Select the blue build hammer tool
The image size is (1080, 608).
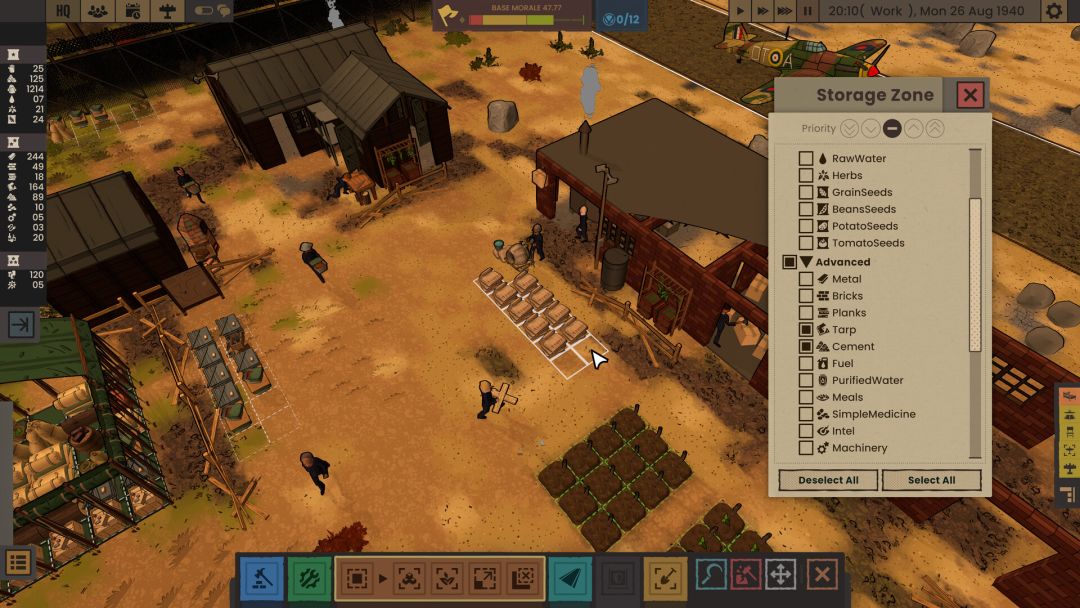click(260, 578)
